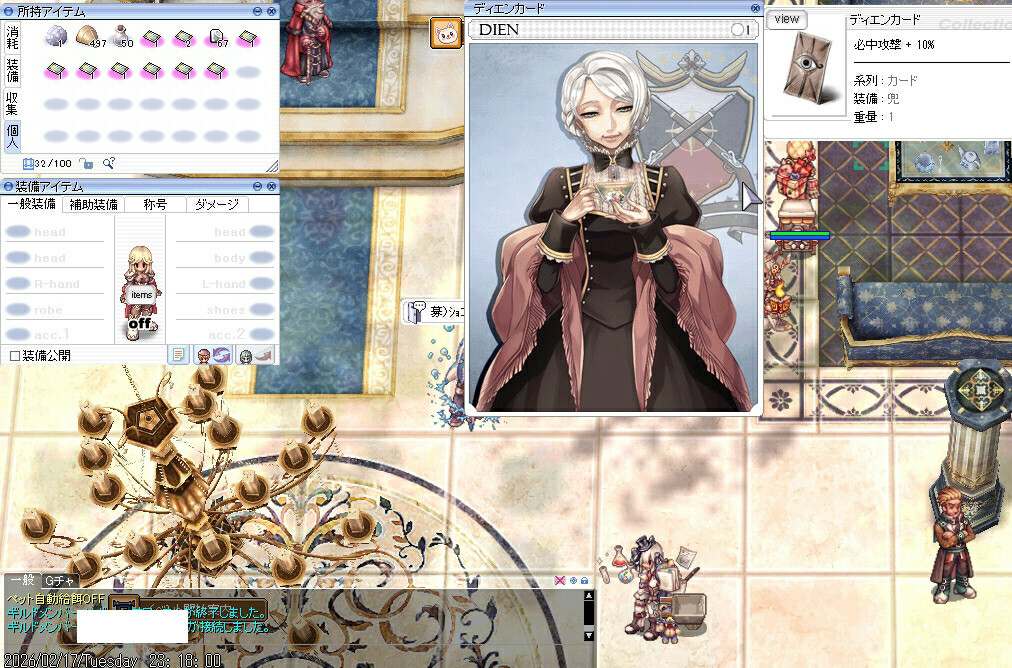The height and width of the screenshot is (668, 1012).
Task: Close the ディエンカード illustration window
Action: [x=755, y=7]
